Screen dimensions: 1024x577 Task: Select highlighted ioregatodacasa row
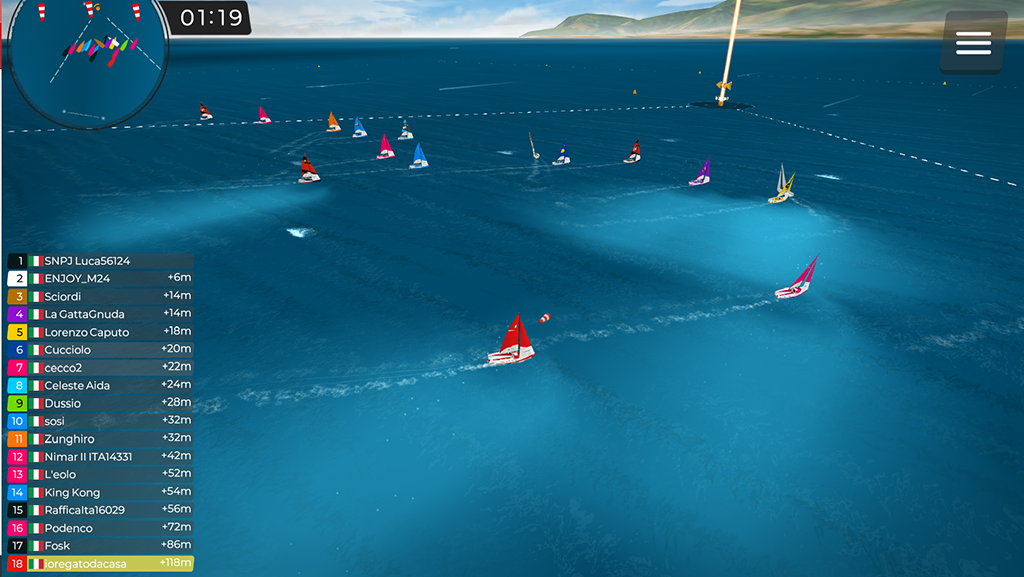point(100,564)
